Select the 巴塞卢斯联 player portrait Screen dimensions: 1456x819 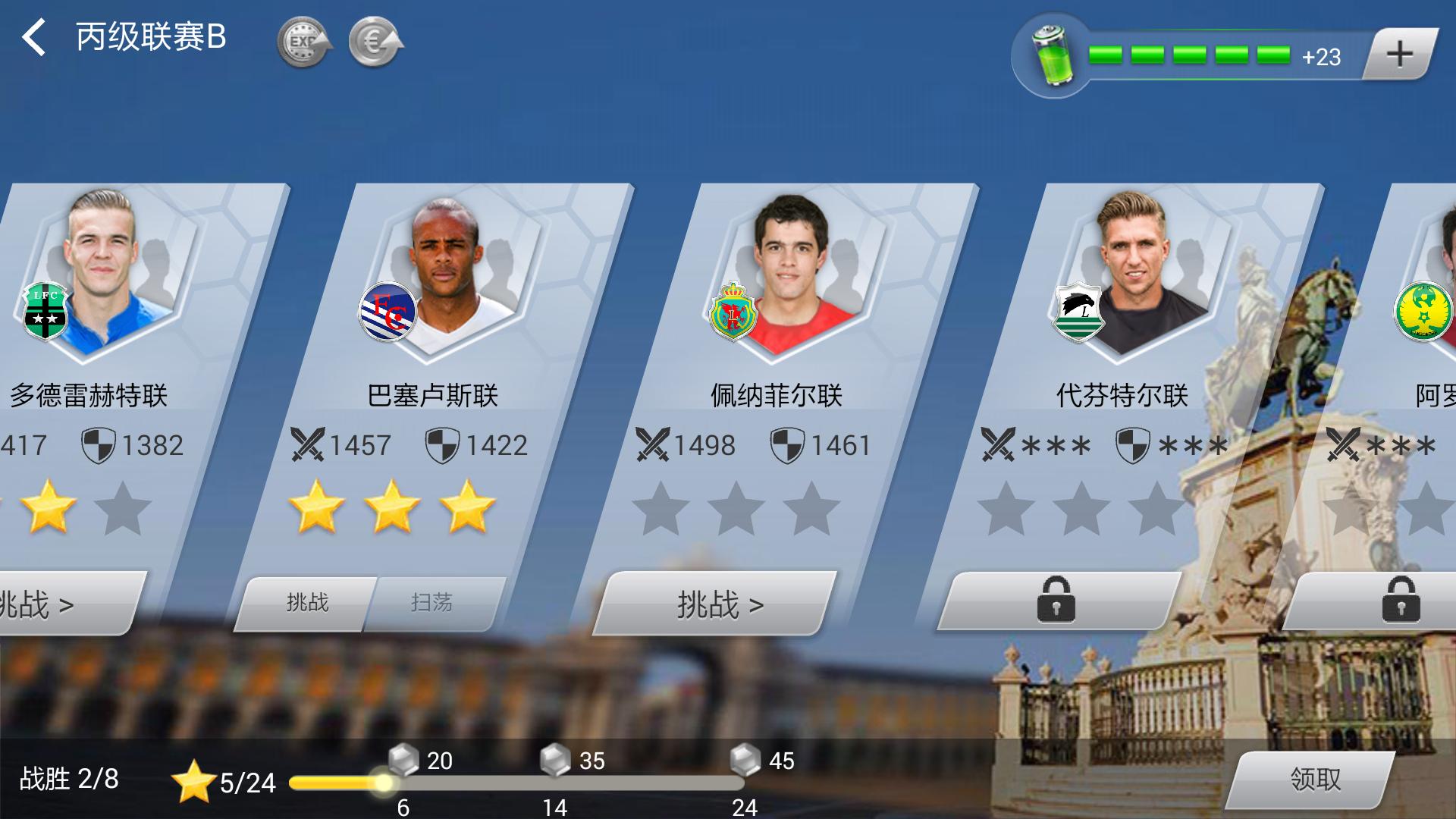pos(446,273)
